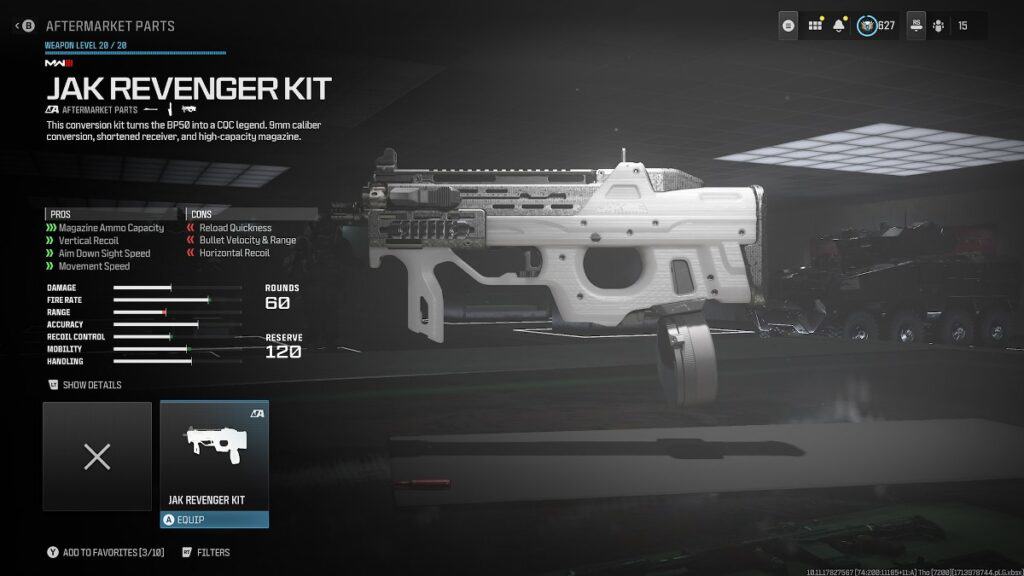The image size is (1024, 576).
Task: Open the round menu icon beside the grid
Action: pos(789,26)
